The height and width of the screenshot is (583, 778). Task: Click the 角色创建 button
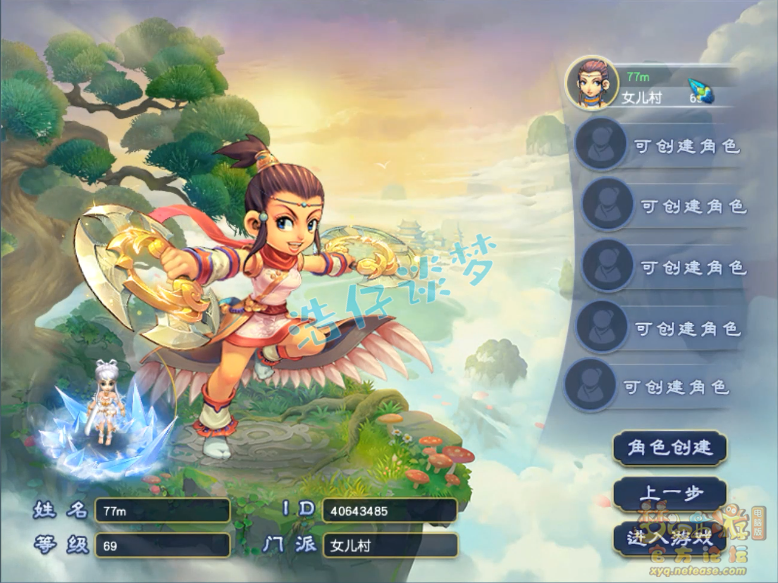coord(669,448)
